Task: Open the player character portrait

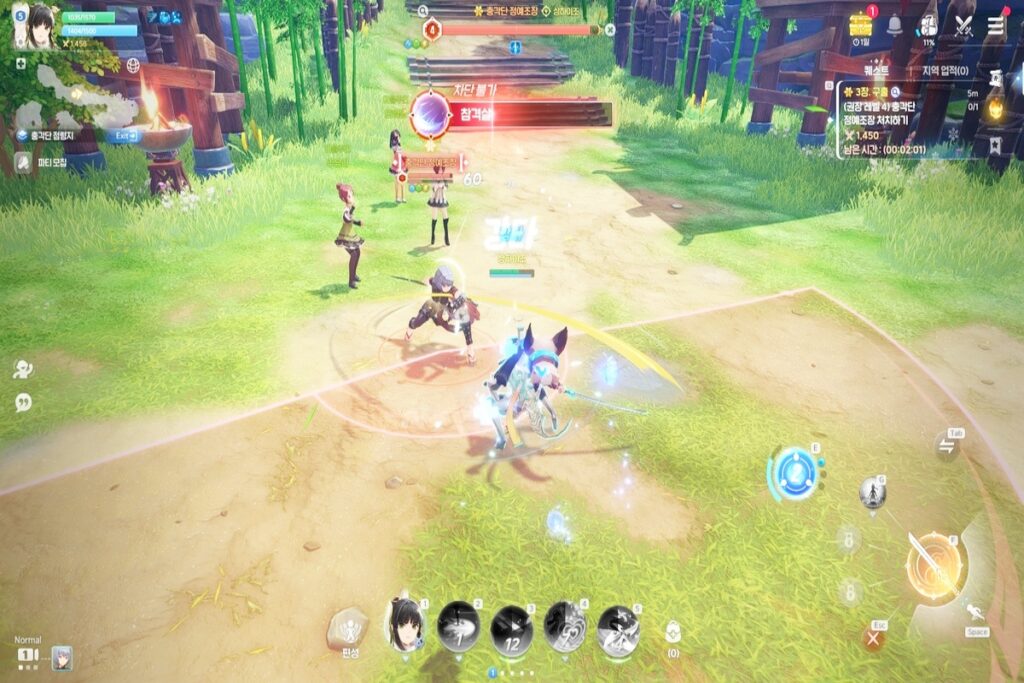Action: 40,27
